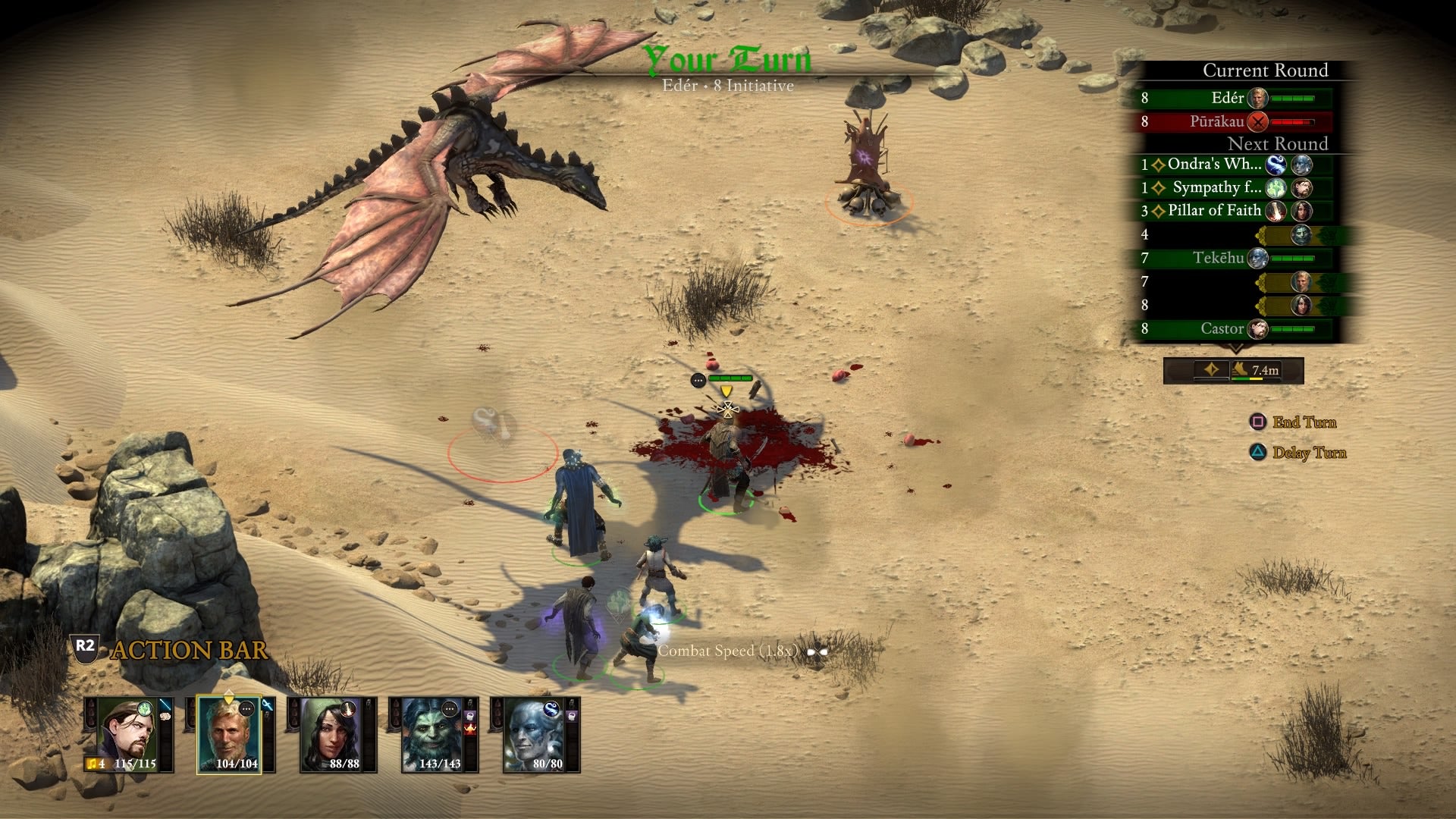Click Tekēhu's portrait in the Next Round list

(x=1256, y=259)
